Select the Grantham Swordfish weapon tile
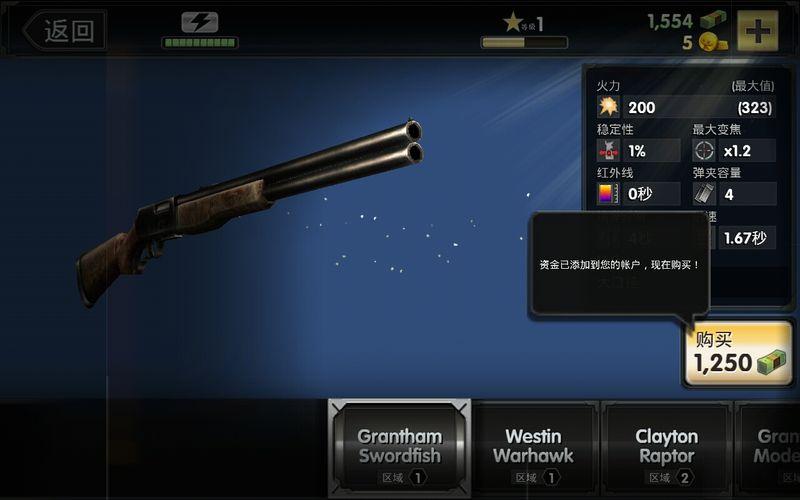Viewport: 800px width, 500px height. (399, 448)
